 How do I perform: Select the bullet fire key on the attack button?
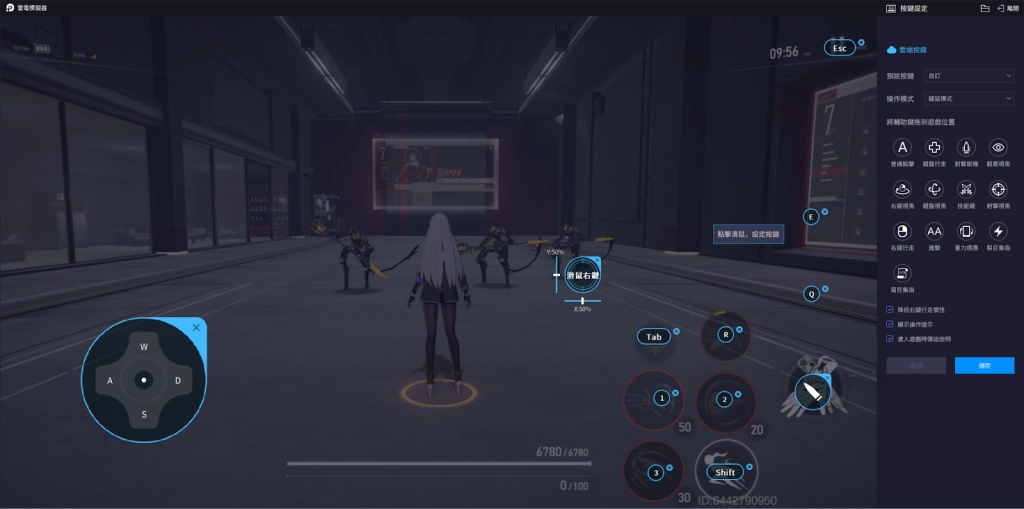click(812, 390)
